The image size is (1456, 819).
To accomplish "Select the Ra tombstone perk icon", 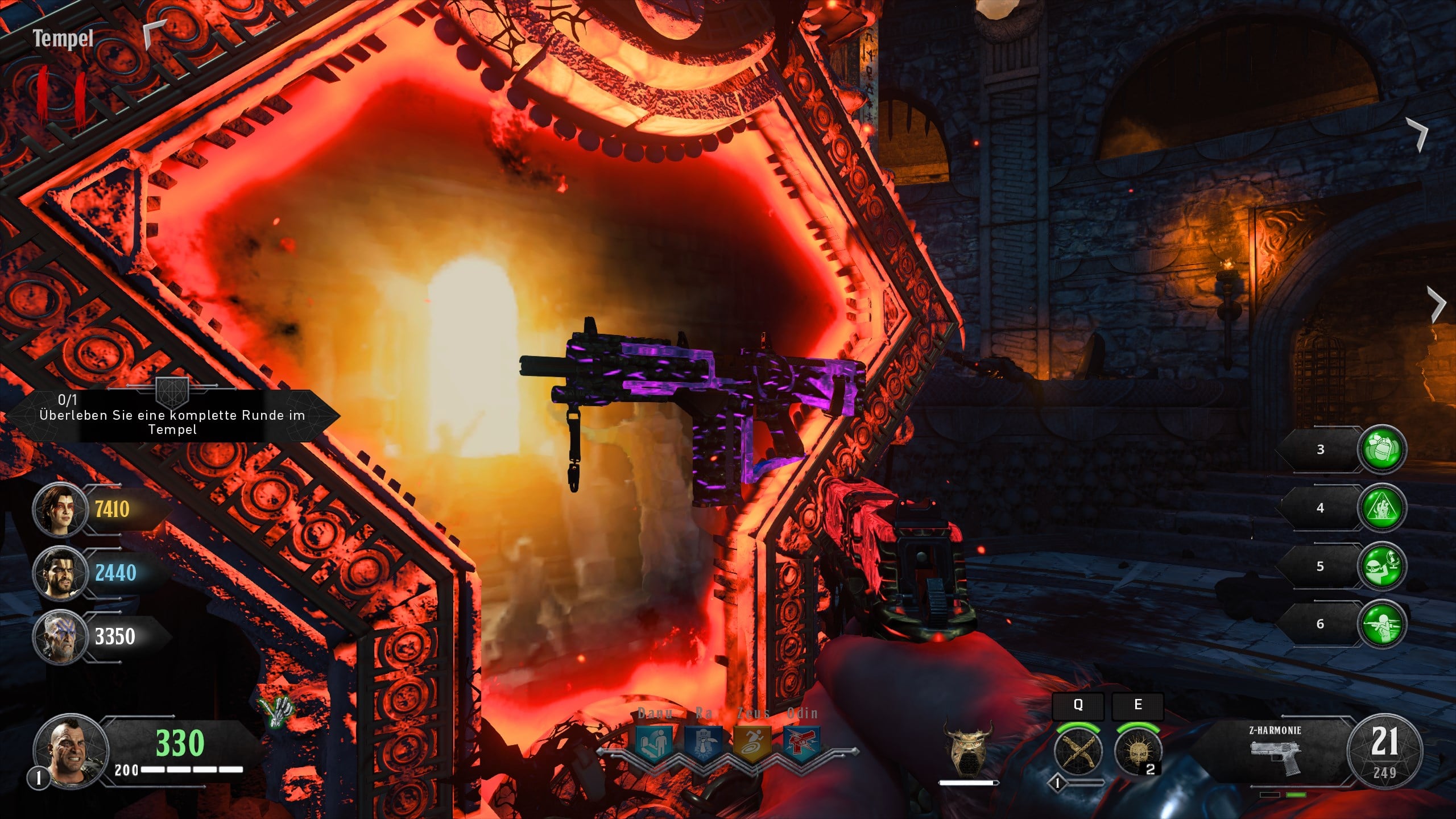I will pos(704,743).
